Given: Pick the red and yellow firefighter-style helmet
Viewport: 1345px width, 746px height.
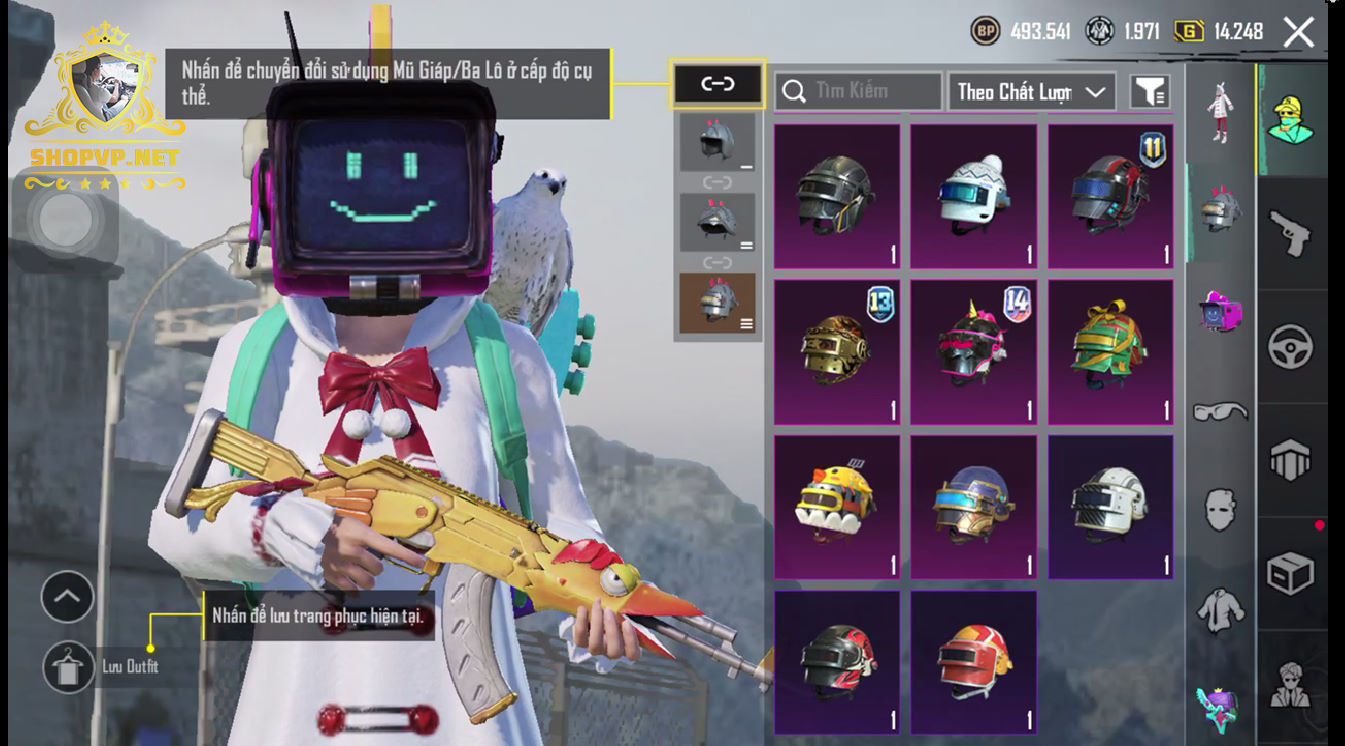Looking at the screenshot, I should (973, 662).
